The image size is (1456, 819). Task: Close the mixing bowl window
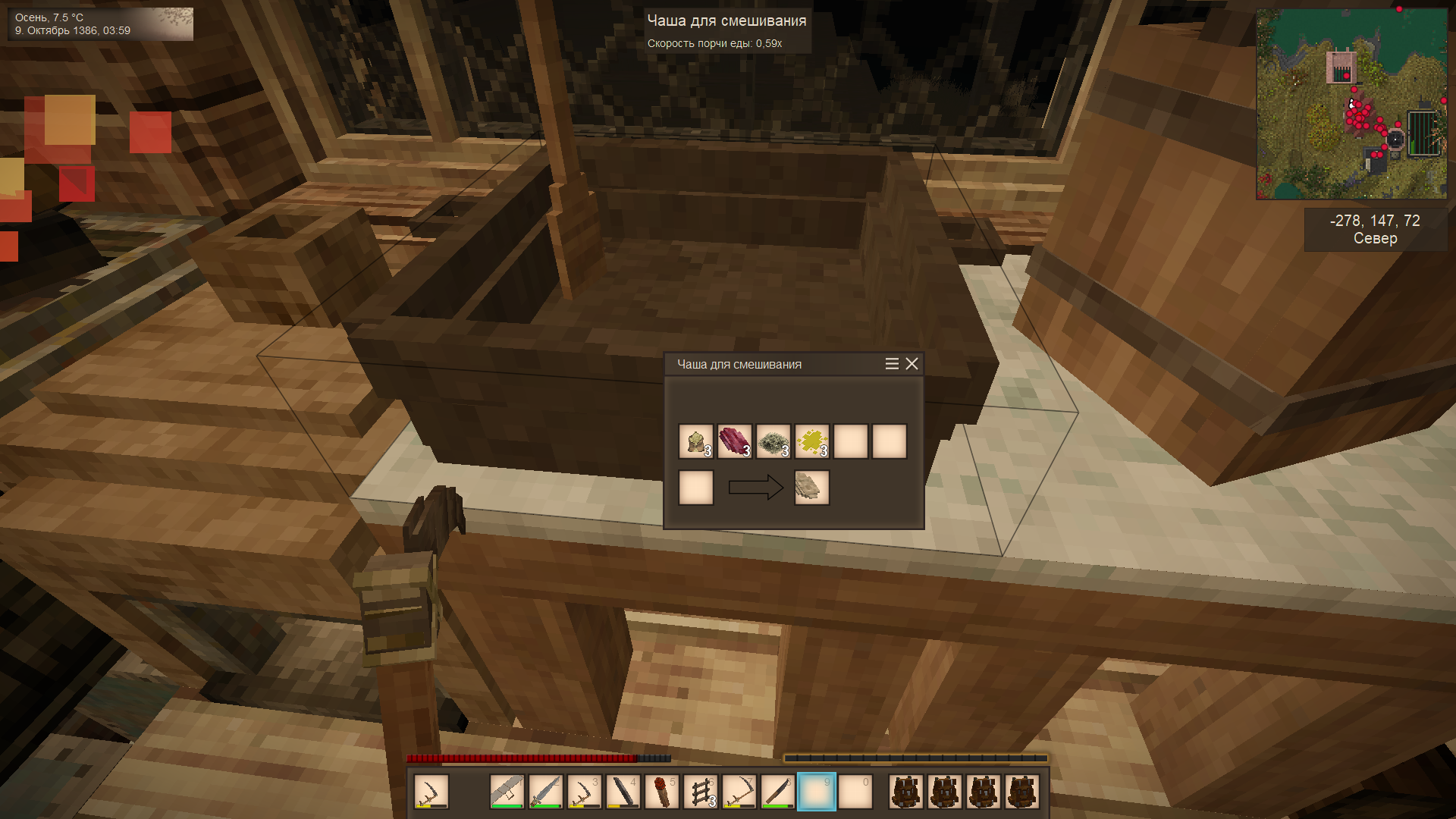(x=912, y=364)
